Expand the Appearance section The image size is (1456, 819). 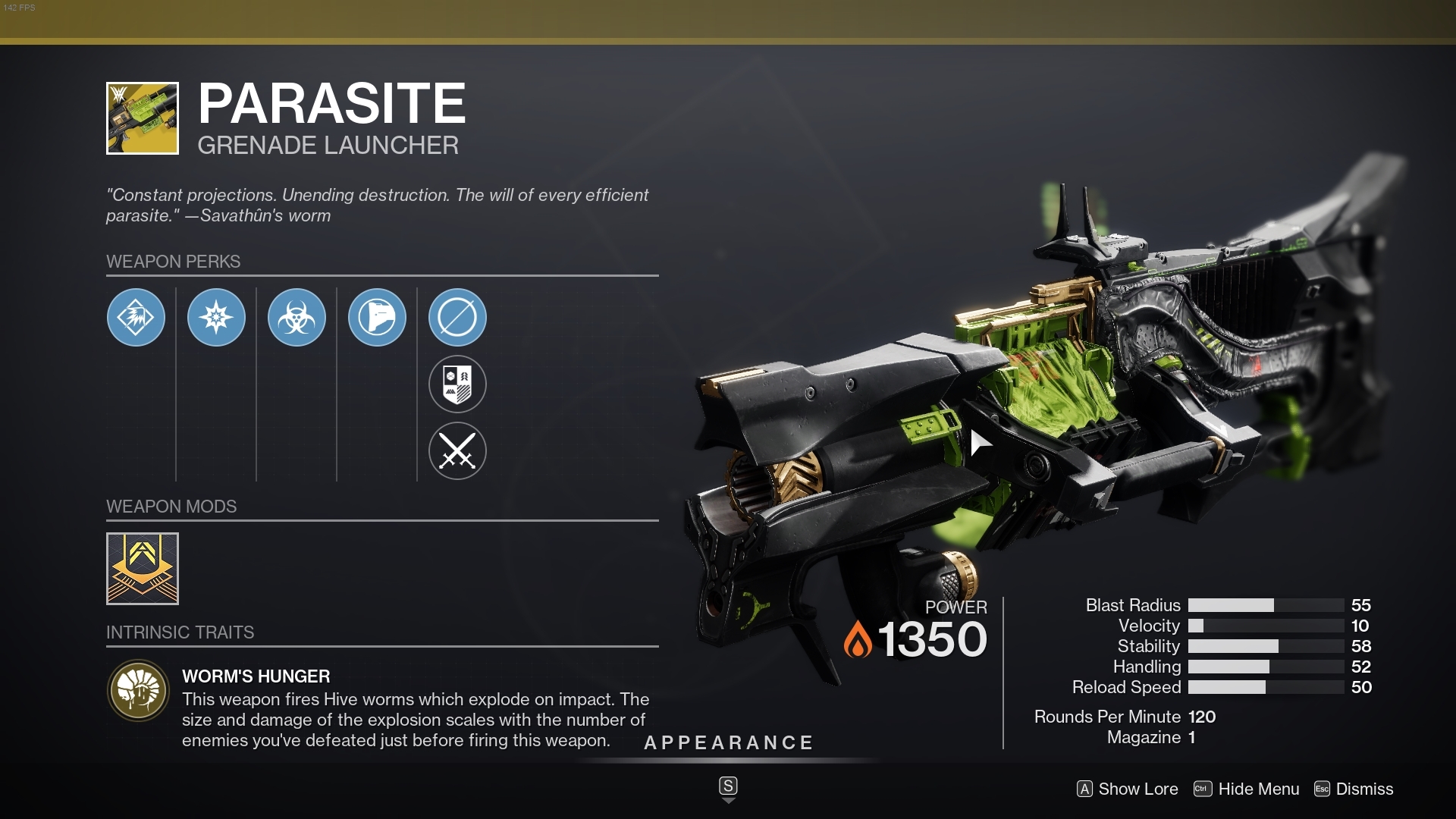click(728, 743)
